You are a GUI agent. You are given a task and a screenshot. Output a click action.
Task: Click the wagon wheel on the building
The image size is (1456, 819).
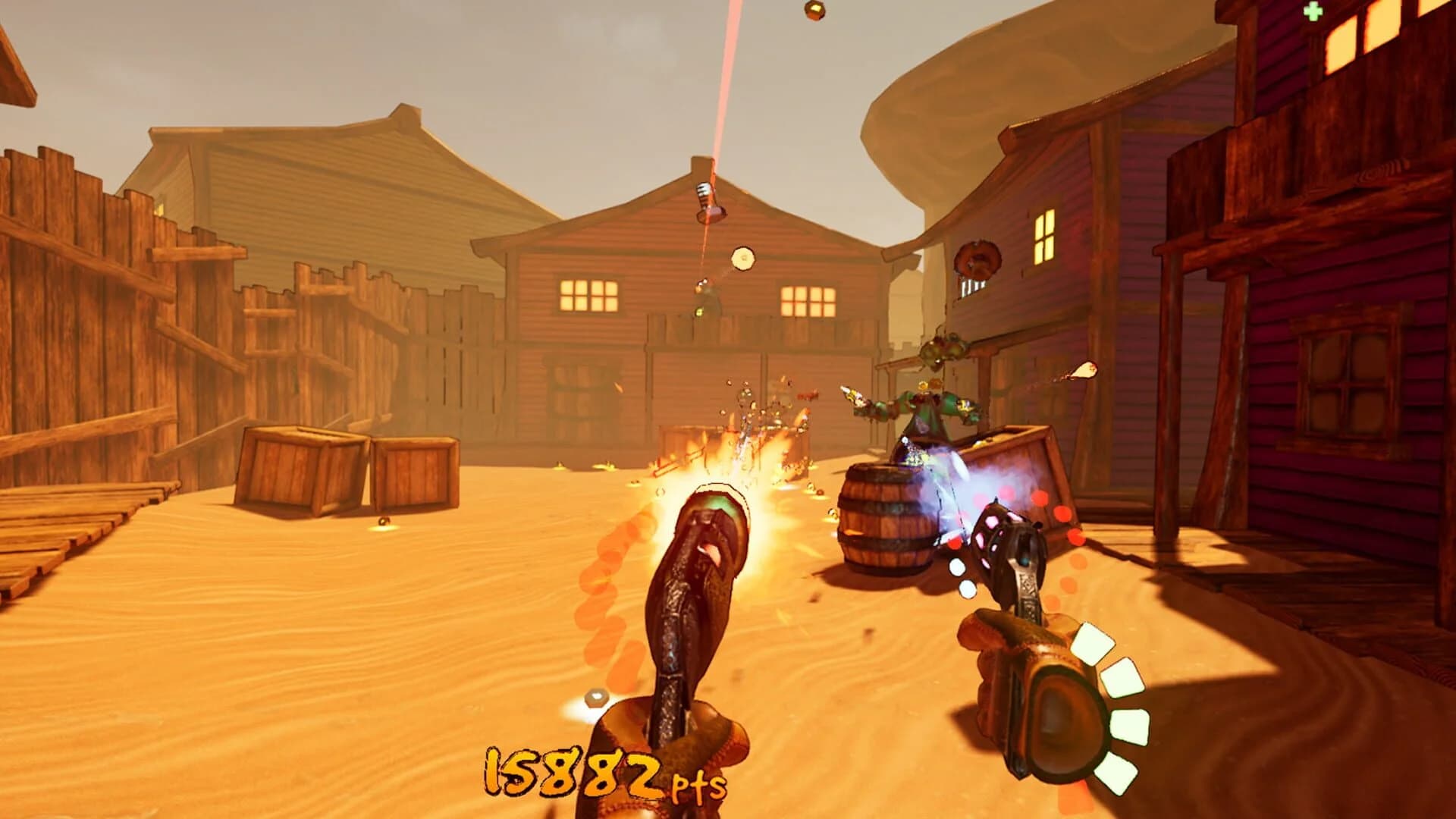pos(981,258)
